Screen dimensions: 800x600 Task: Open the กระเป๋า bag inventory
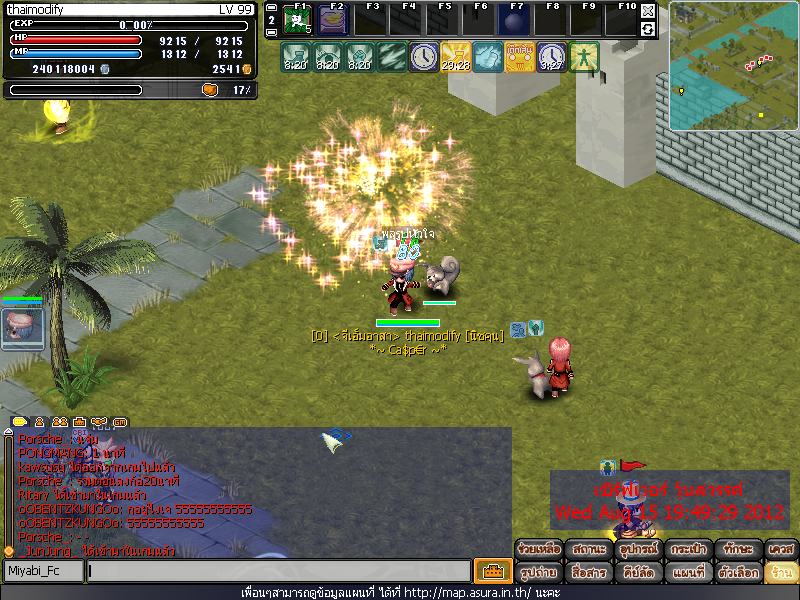[685, 549]
